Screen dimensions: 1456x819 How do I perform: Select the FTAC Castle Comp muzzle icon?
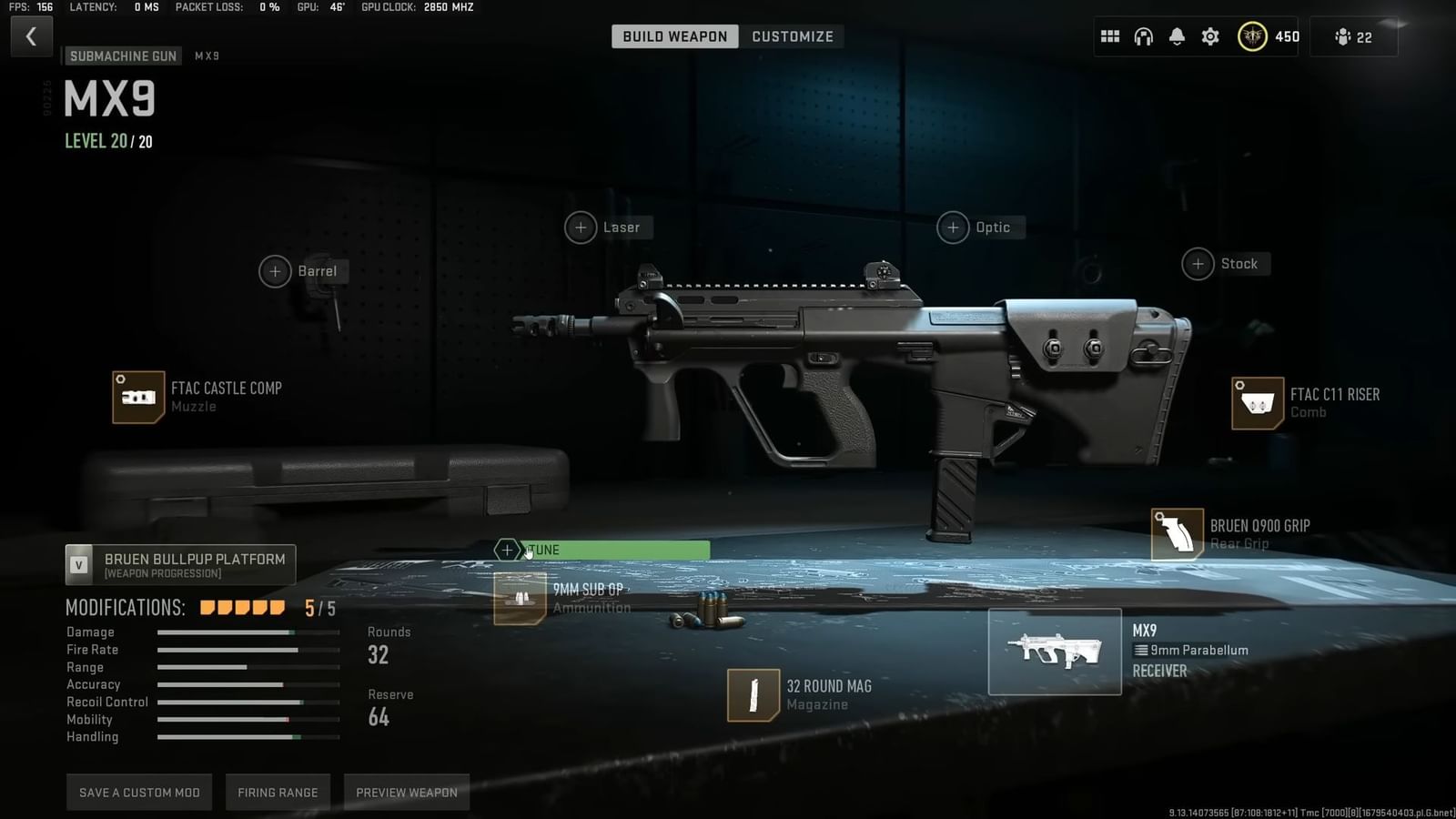coord(137,398)
